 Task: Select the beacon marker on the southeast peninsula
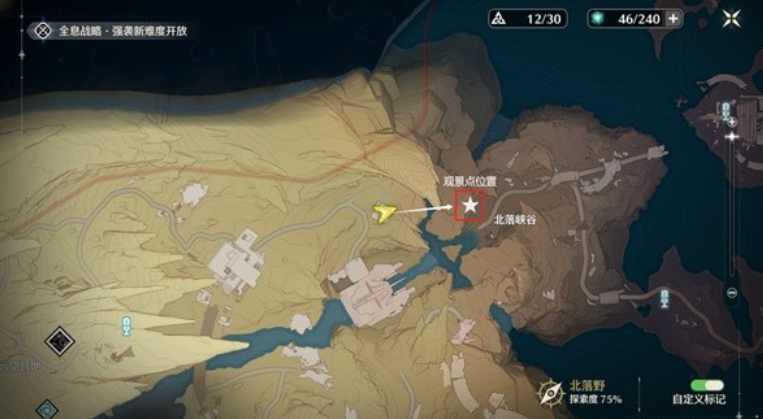click(x=664, y=294)
